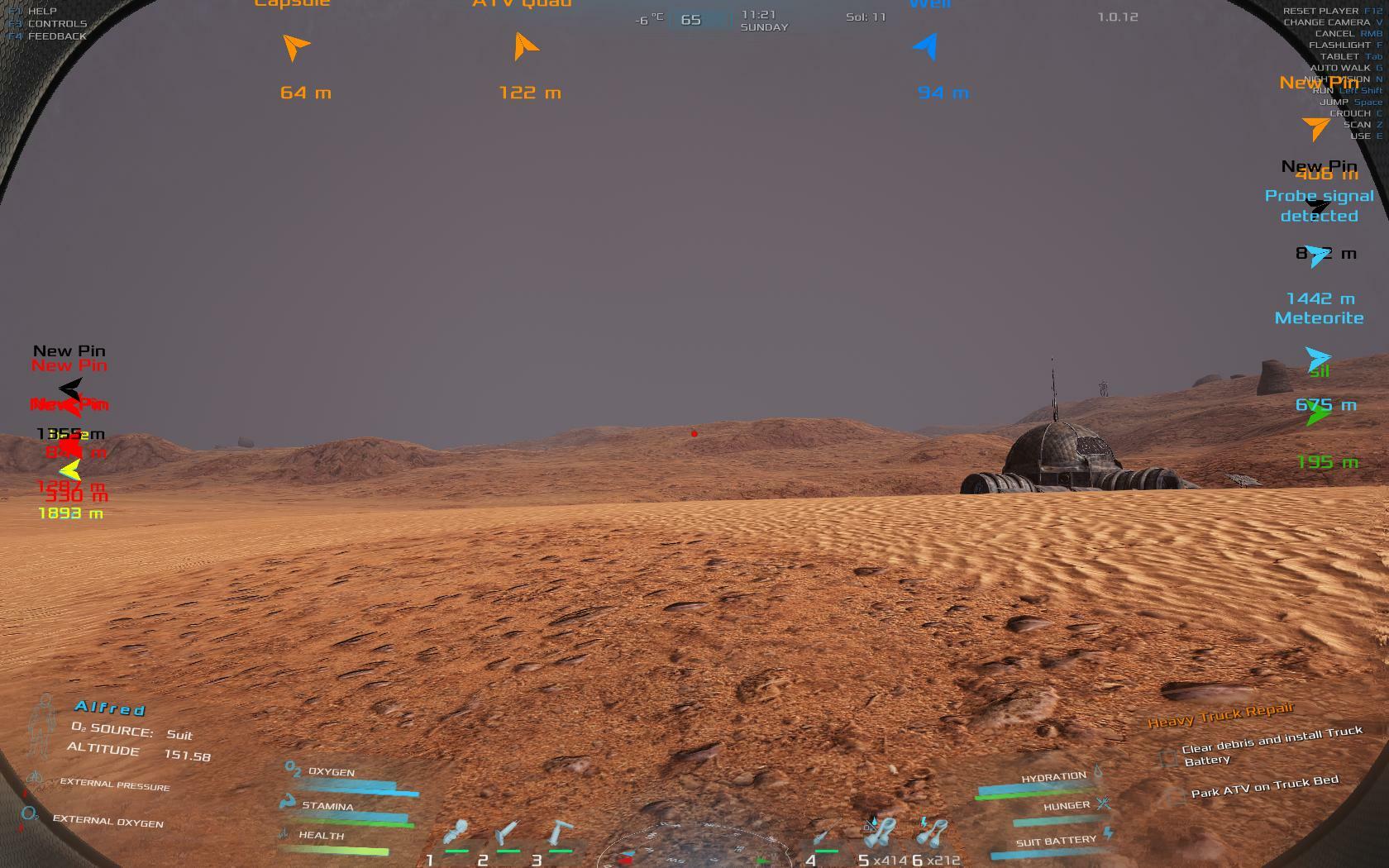Click the Clear debris objective checkbox
The width and height of the screenshot is (1389, 868).
pyautogui.click(x=1167, y=756)
